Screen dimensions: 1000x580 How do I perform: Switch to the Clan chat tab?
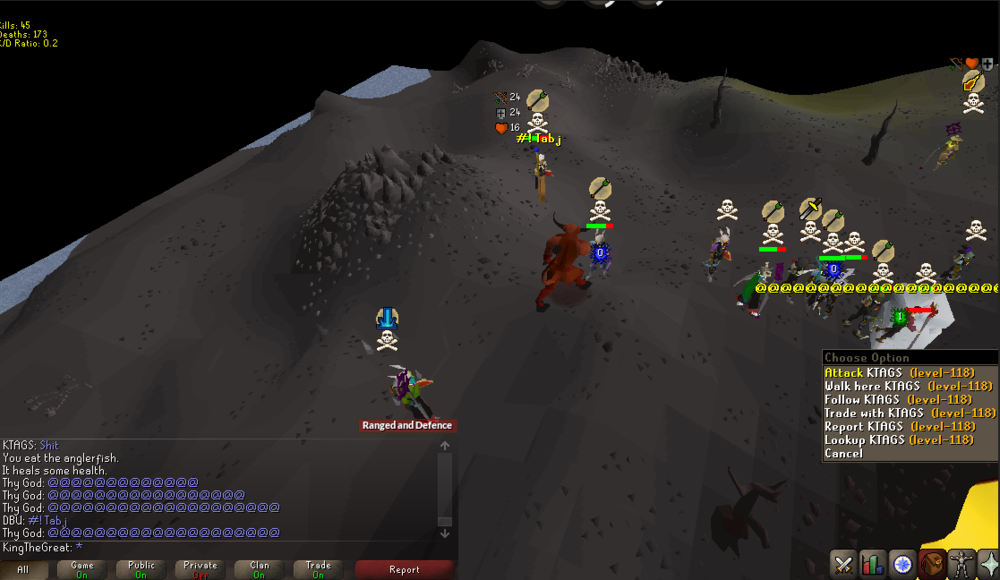click(x=259, y=570)
